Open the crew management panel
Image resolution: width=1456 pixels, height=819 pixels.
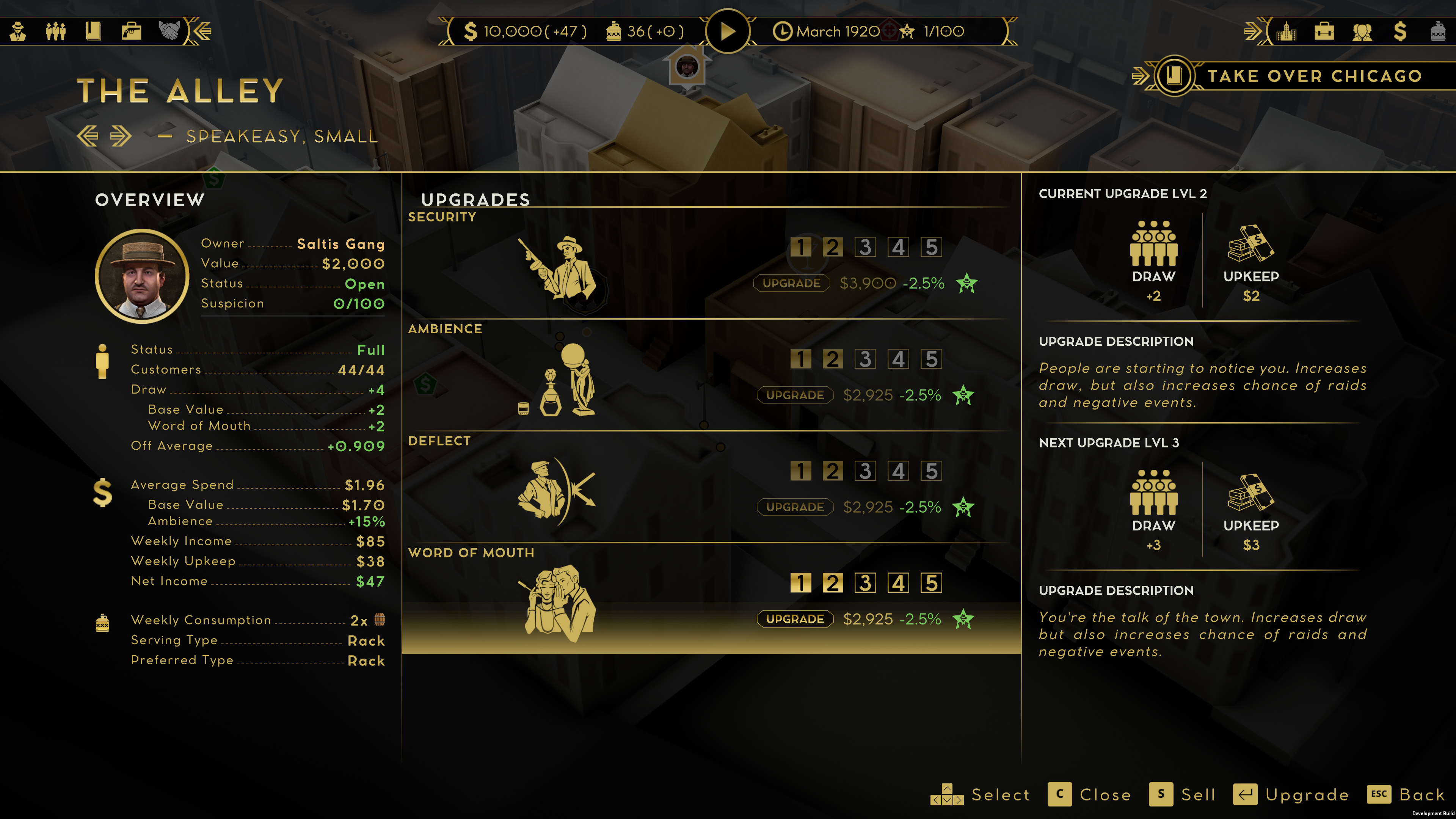pos(55,31)
